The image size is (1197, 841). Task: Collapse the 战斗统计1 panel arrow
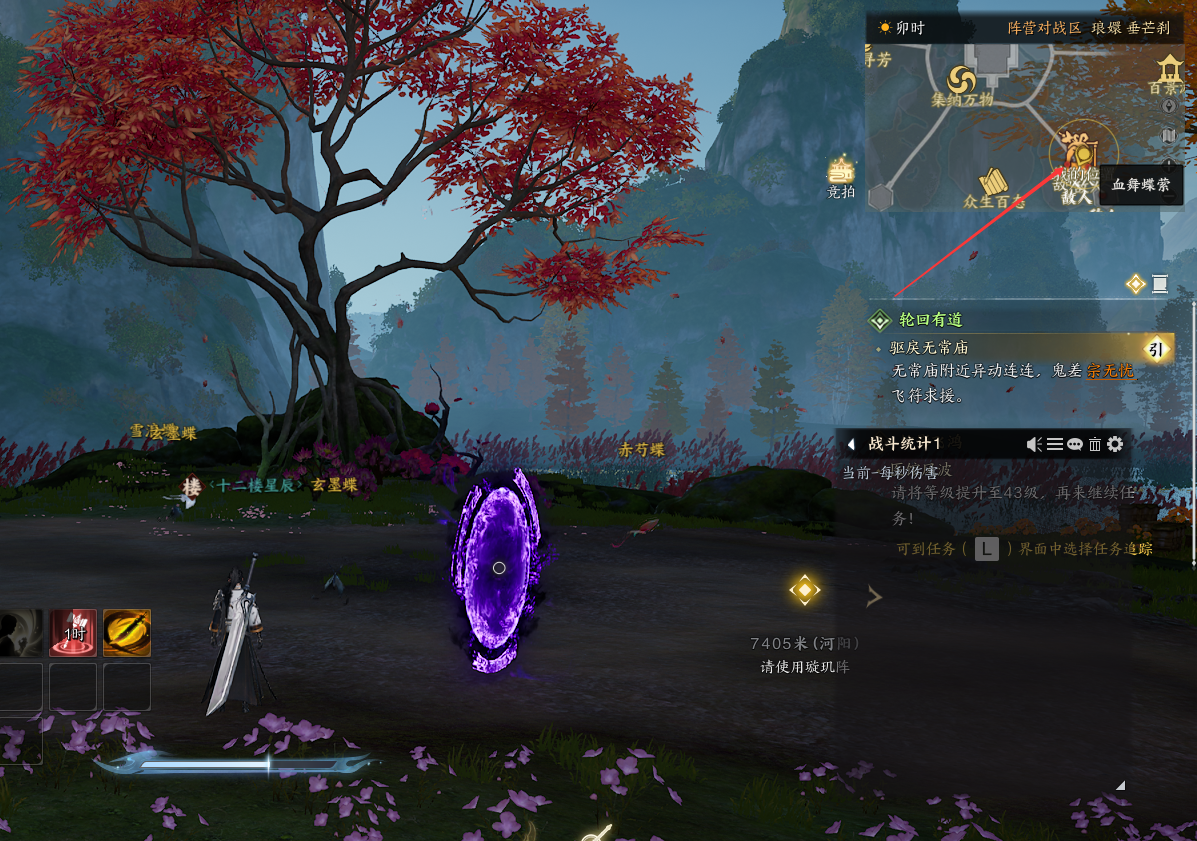point(851,444)
